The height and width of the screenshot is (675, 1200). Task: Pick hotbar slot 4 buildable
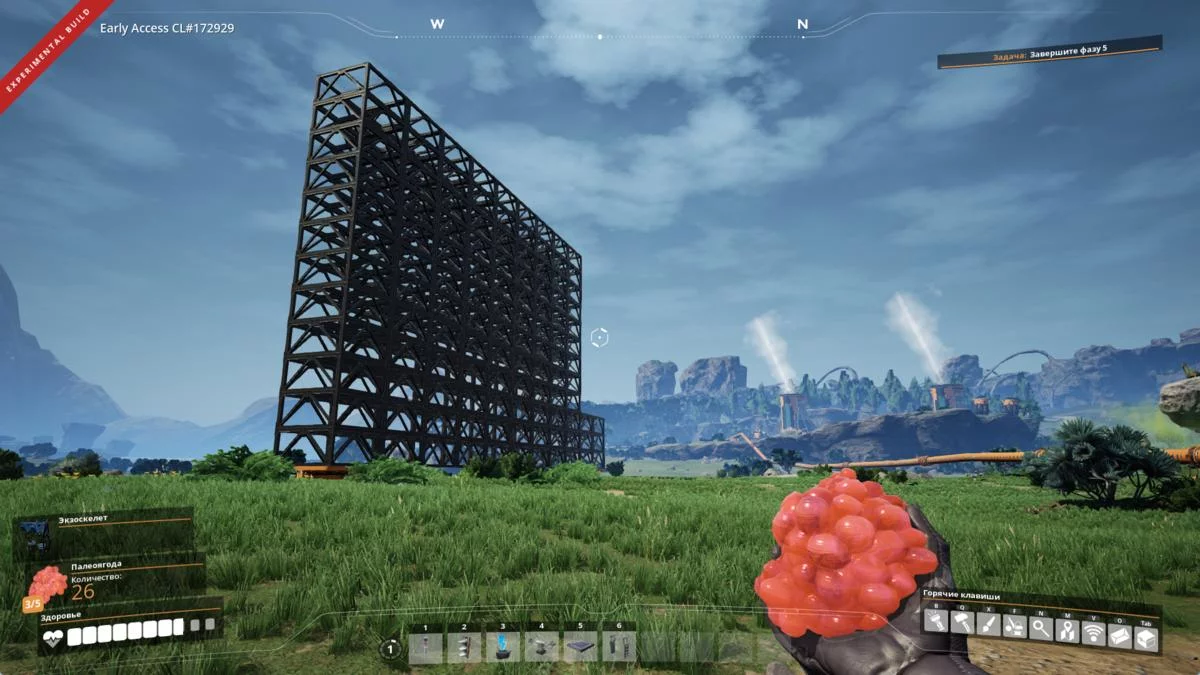click(542, 647)
